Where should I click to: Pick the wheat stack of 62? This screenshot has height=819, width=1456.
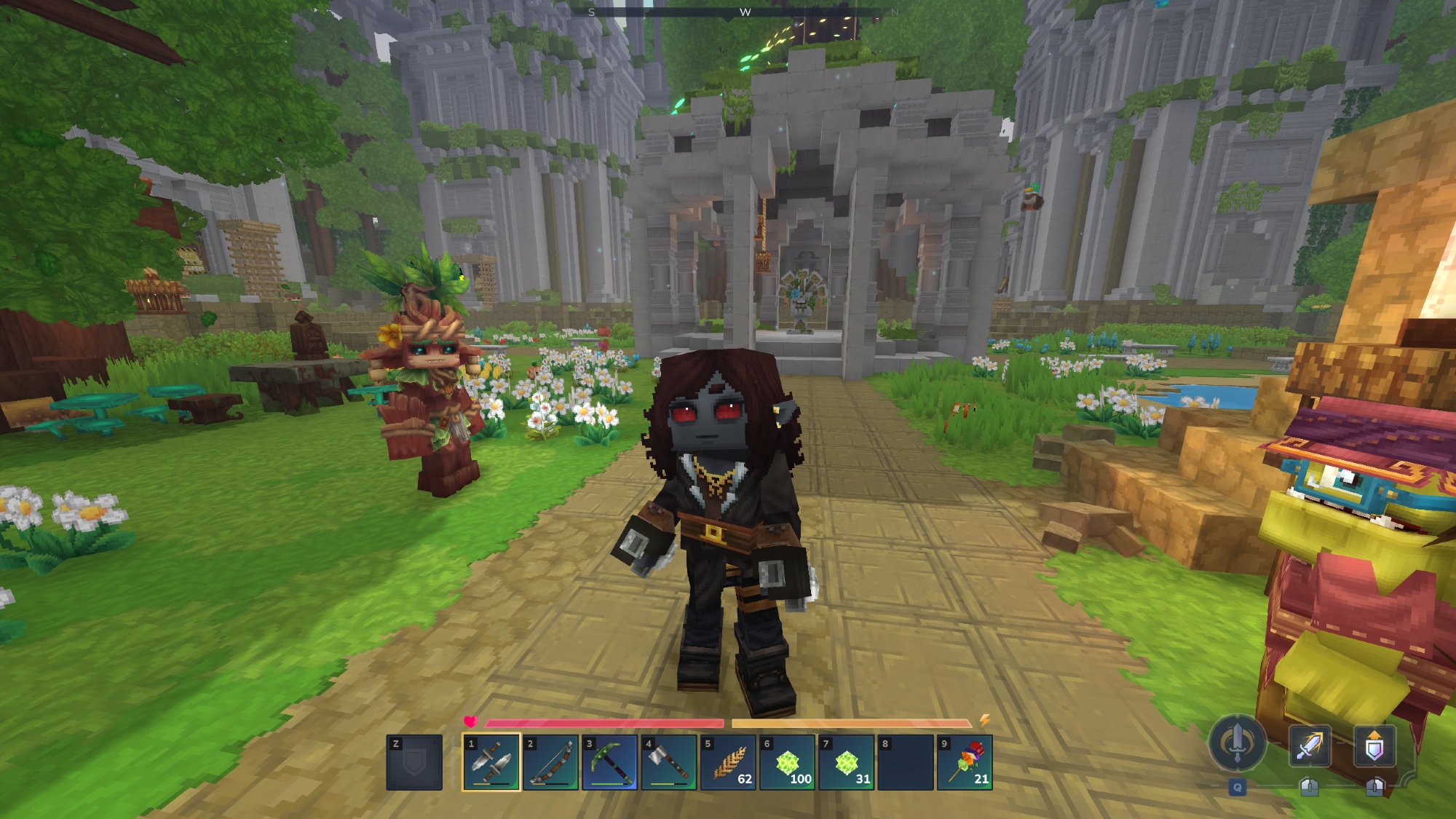[728, 762]
